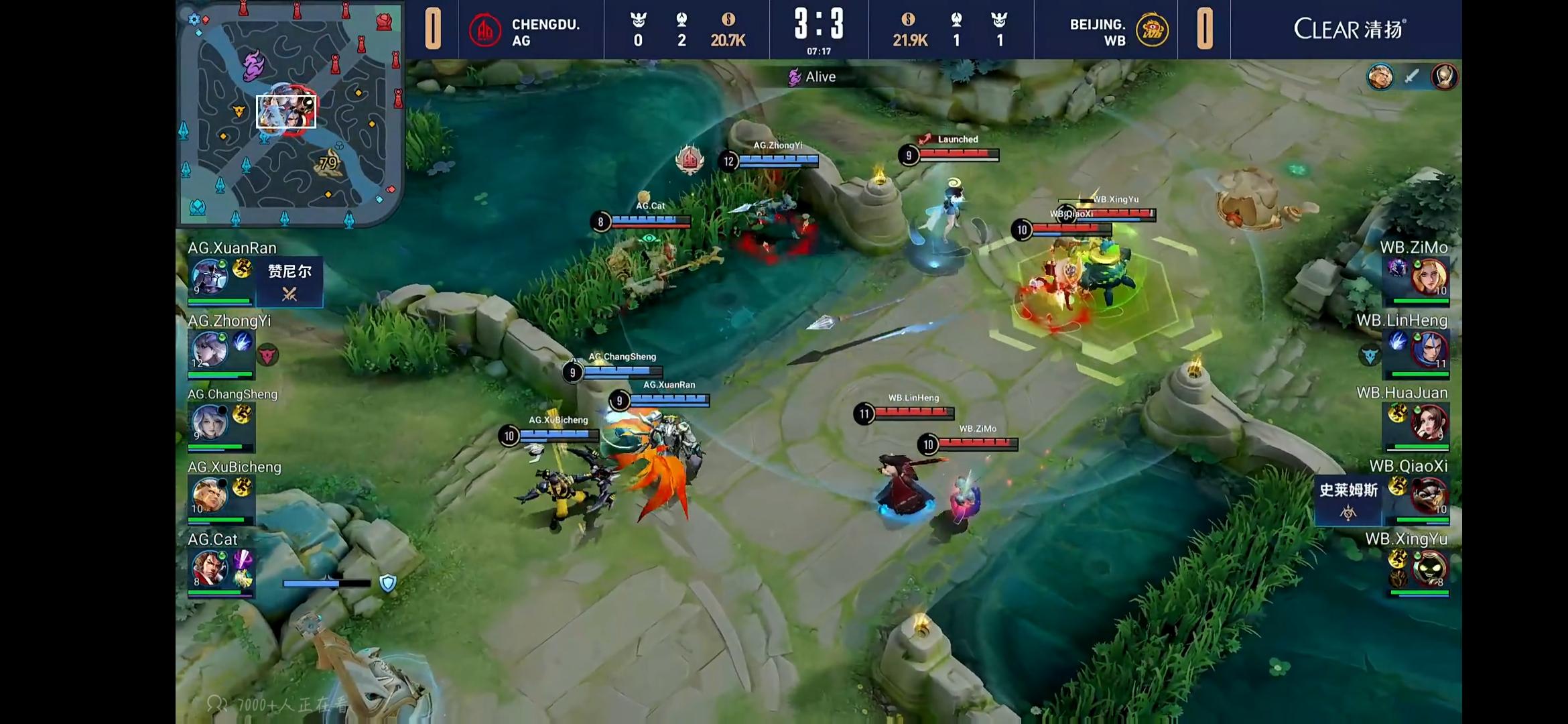
Task: Select AG.XuBicheng's player portrait
Action: pyautogui.click(x=209, y=495)
